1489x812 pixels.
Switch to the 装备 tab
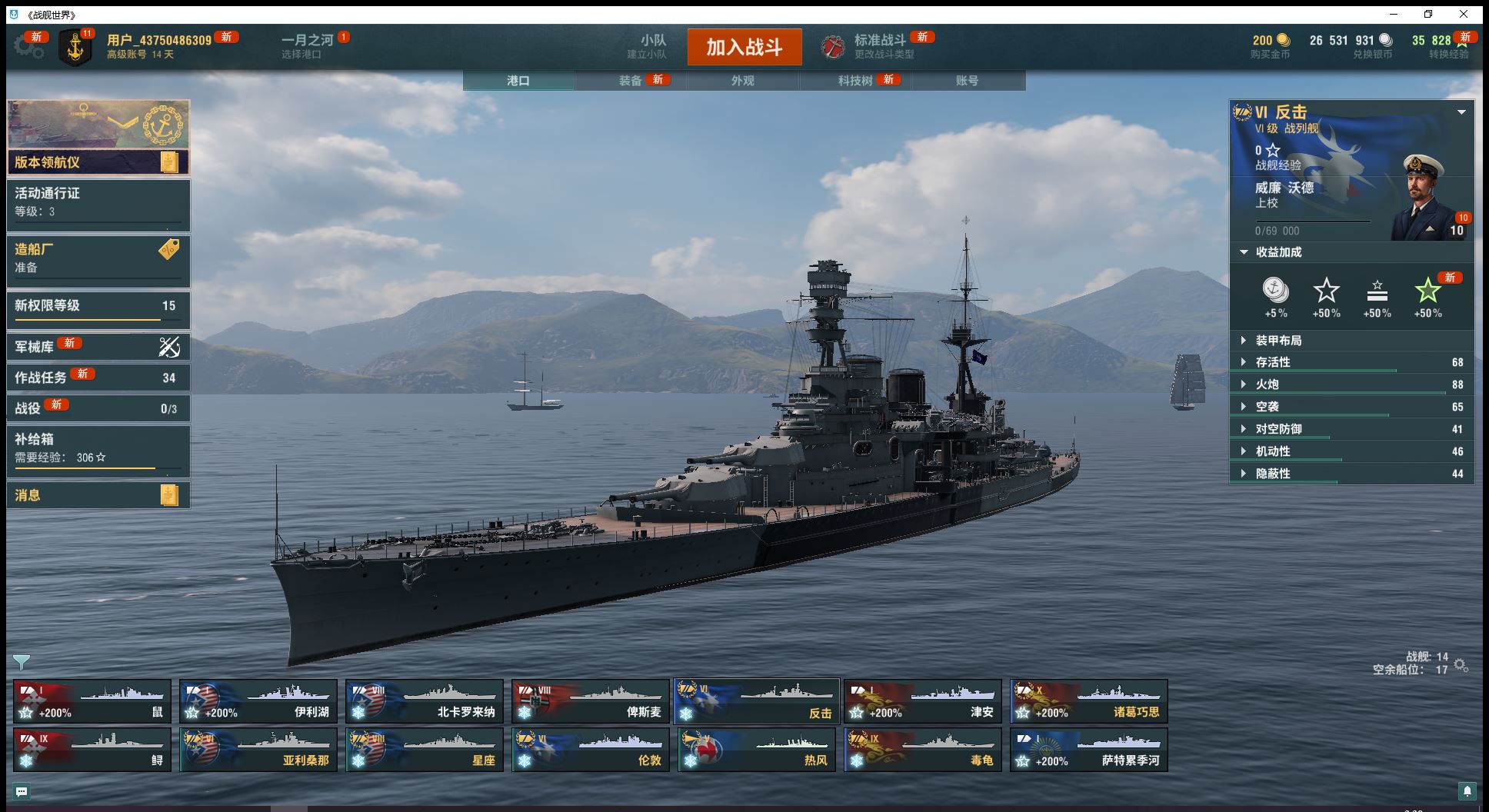coord(631,81)
